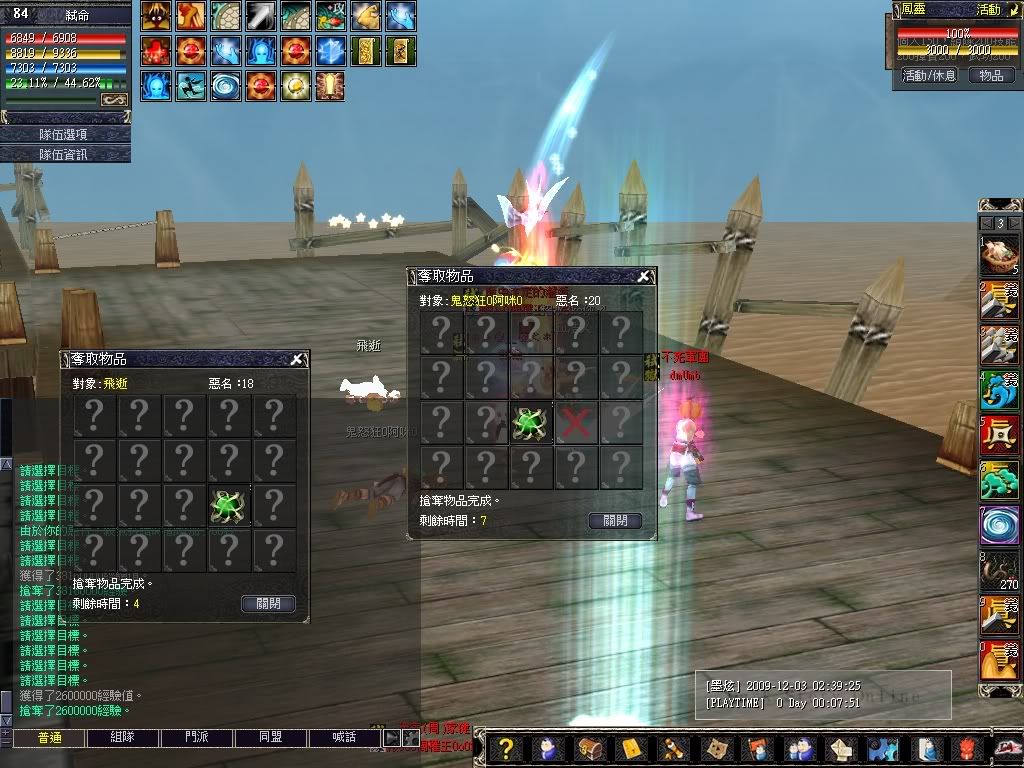The width and height of the screenshot is (1024, 768).
Task: Choose the 喊話 shout tab
Action: (x=344, y=738)
